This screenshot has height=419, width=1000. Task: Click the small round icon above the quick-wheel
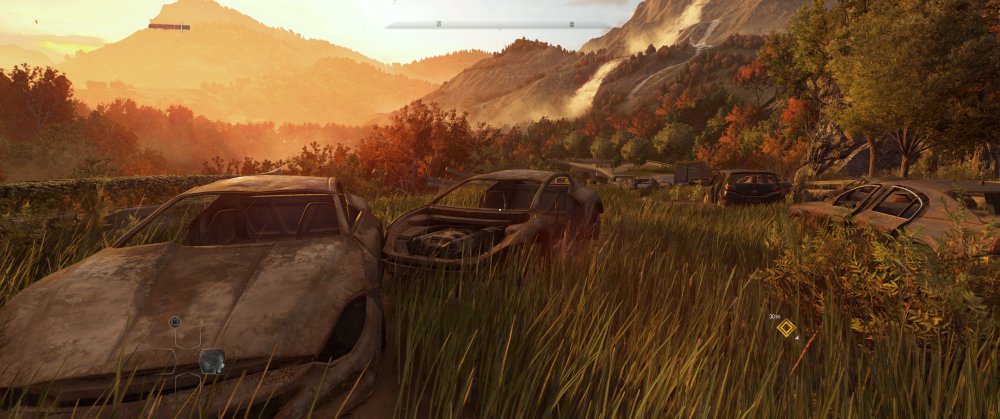point(175,322)
